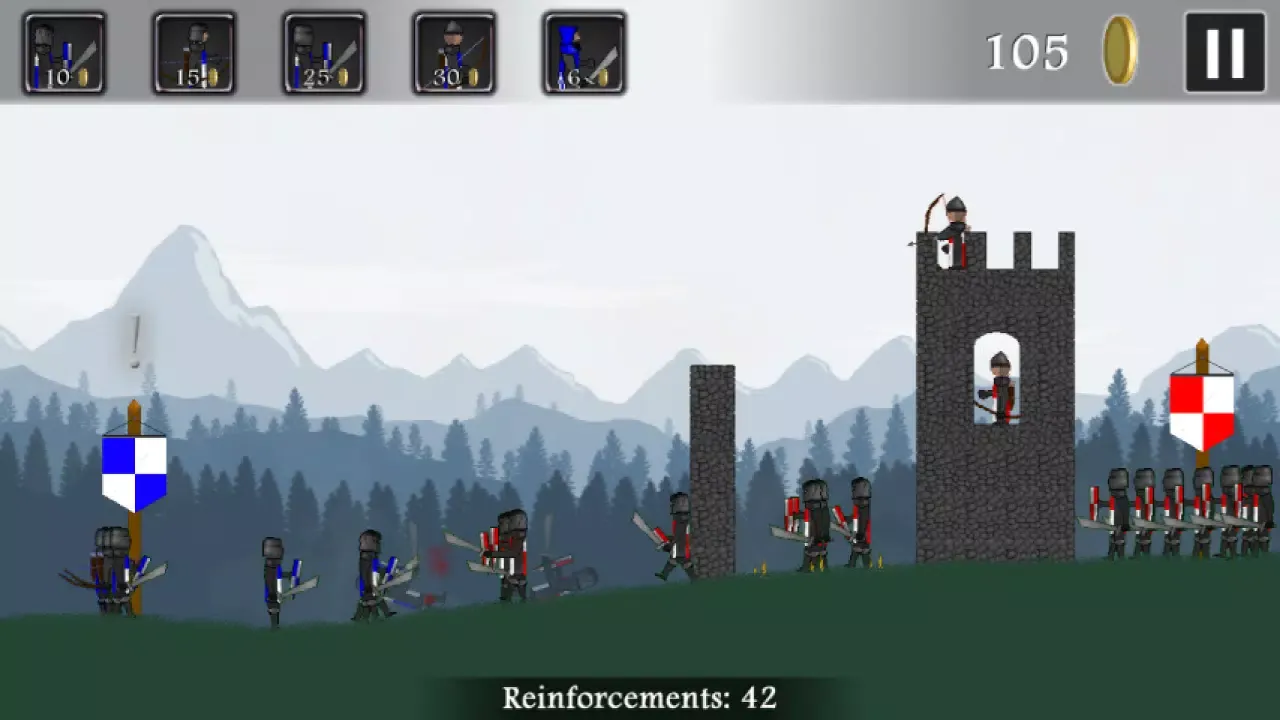
Task: Select the 10-coin swordsman unit icon
Action: (64, 52)
